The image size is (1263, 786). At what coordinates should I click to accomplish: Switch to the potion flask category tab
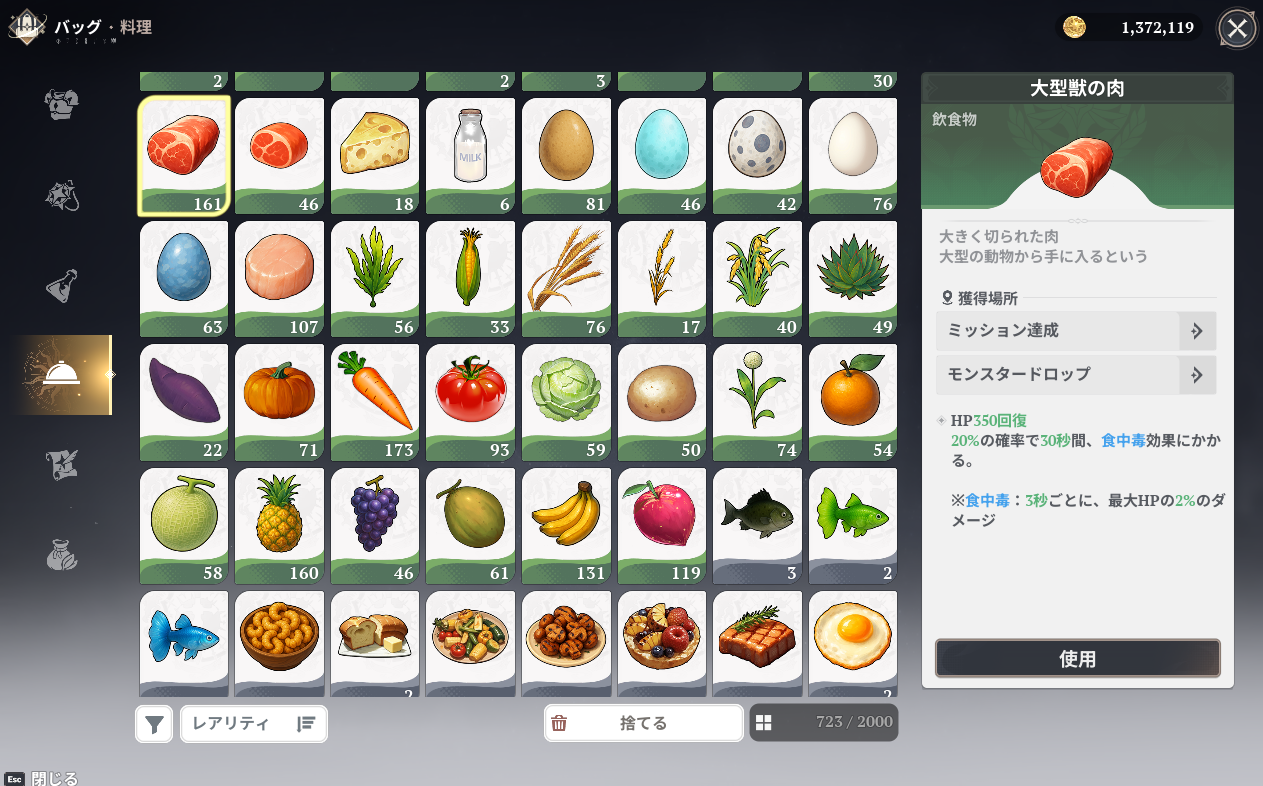pos(62,286)
